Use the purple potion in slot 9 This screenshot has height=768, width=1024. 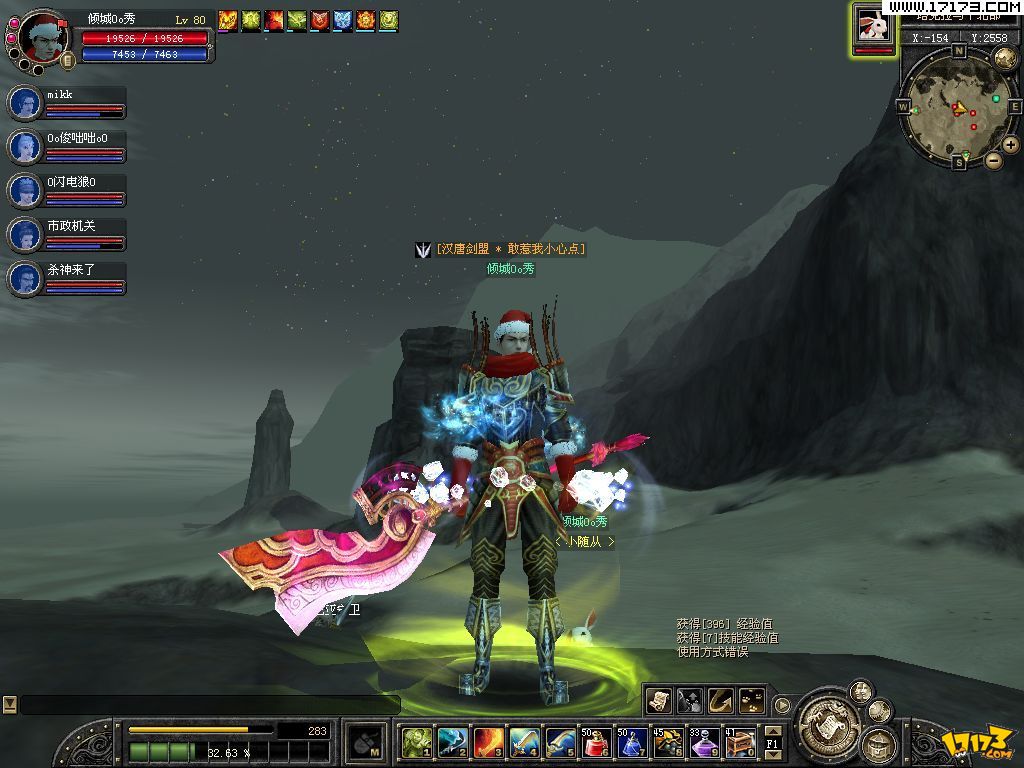[x=703, y=742]
